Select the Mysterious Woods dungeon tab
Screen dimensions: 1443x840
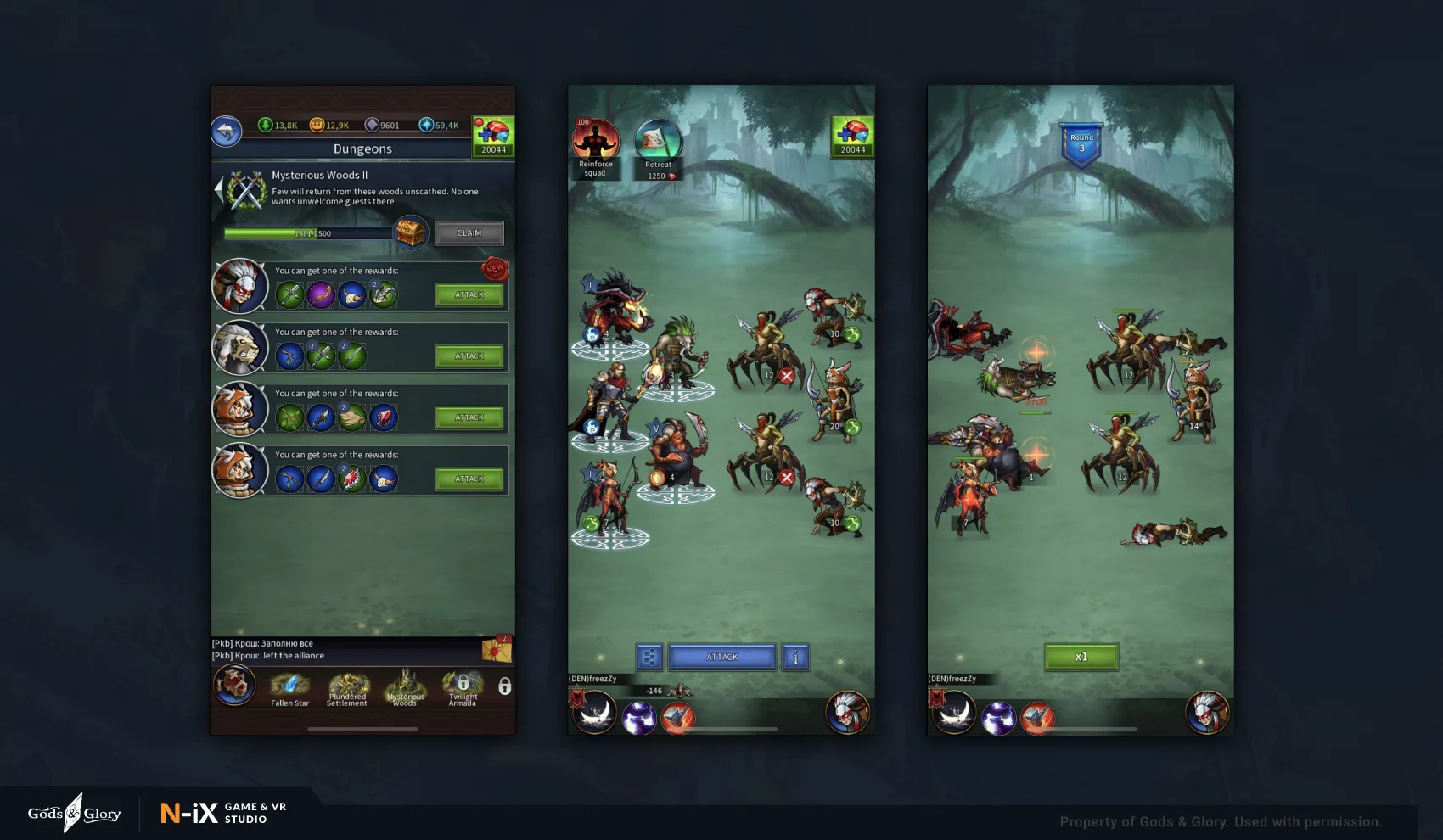coord(405,688)
